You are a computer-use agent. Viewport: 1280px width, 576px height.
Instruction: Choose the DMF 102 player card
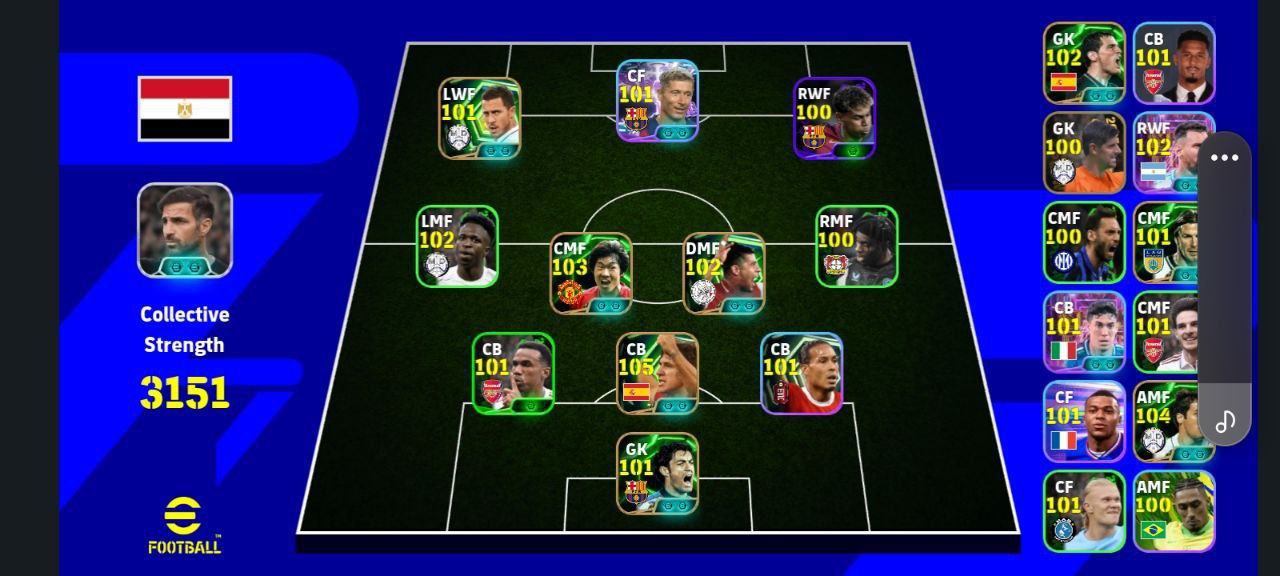724,273
